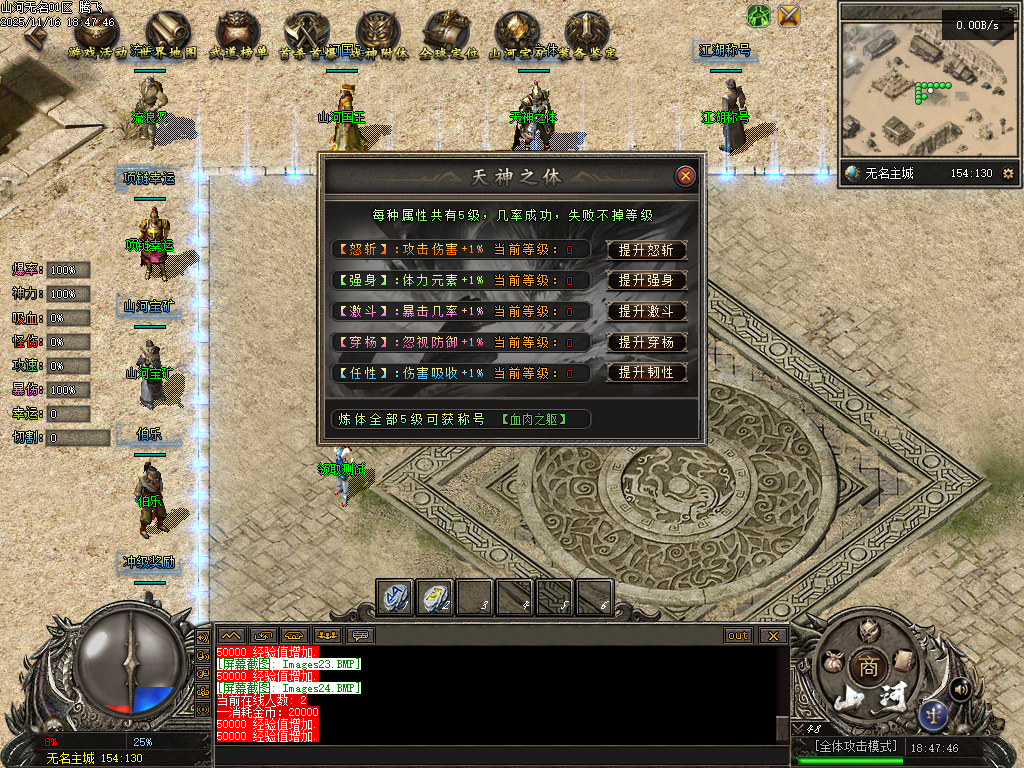The width and height of the screenshot is (1024, 768).
Task: Open the minimap settings gear
Action: (1007, 174)
